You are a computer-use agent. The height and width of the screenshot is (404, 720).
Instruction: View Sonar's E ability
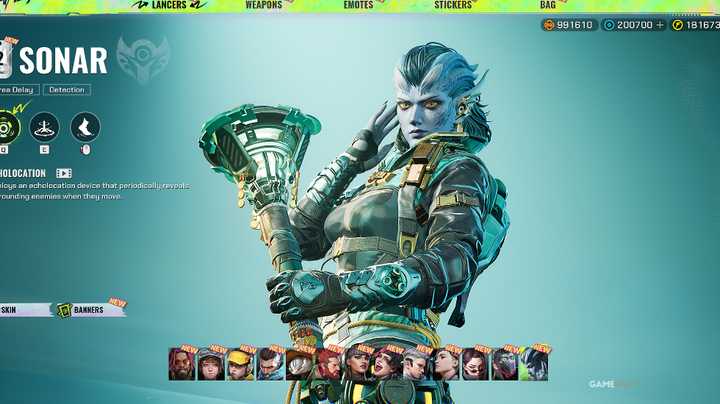[x=44, y=127]
